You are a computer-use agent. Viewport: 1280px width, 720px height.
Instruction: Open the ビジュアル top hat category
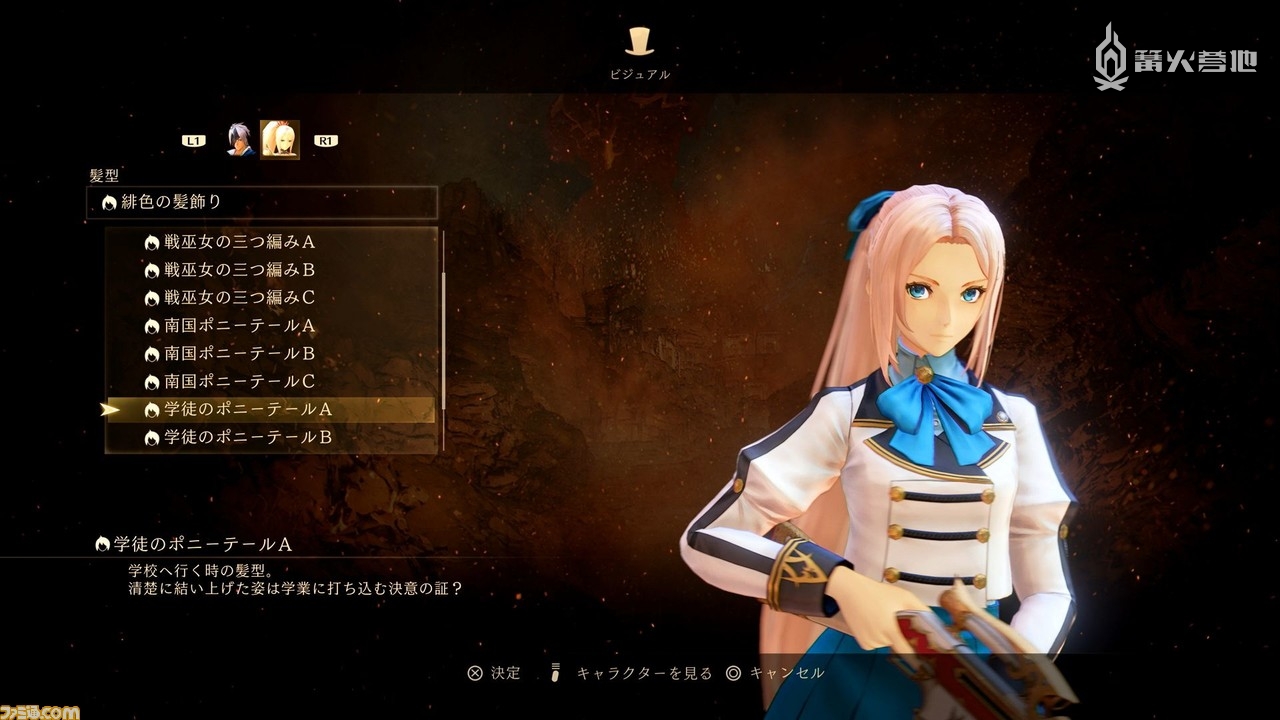pos(640,42)
